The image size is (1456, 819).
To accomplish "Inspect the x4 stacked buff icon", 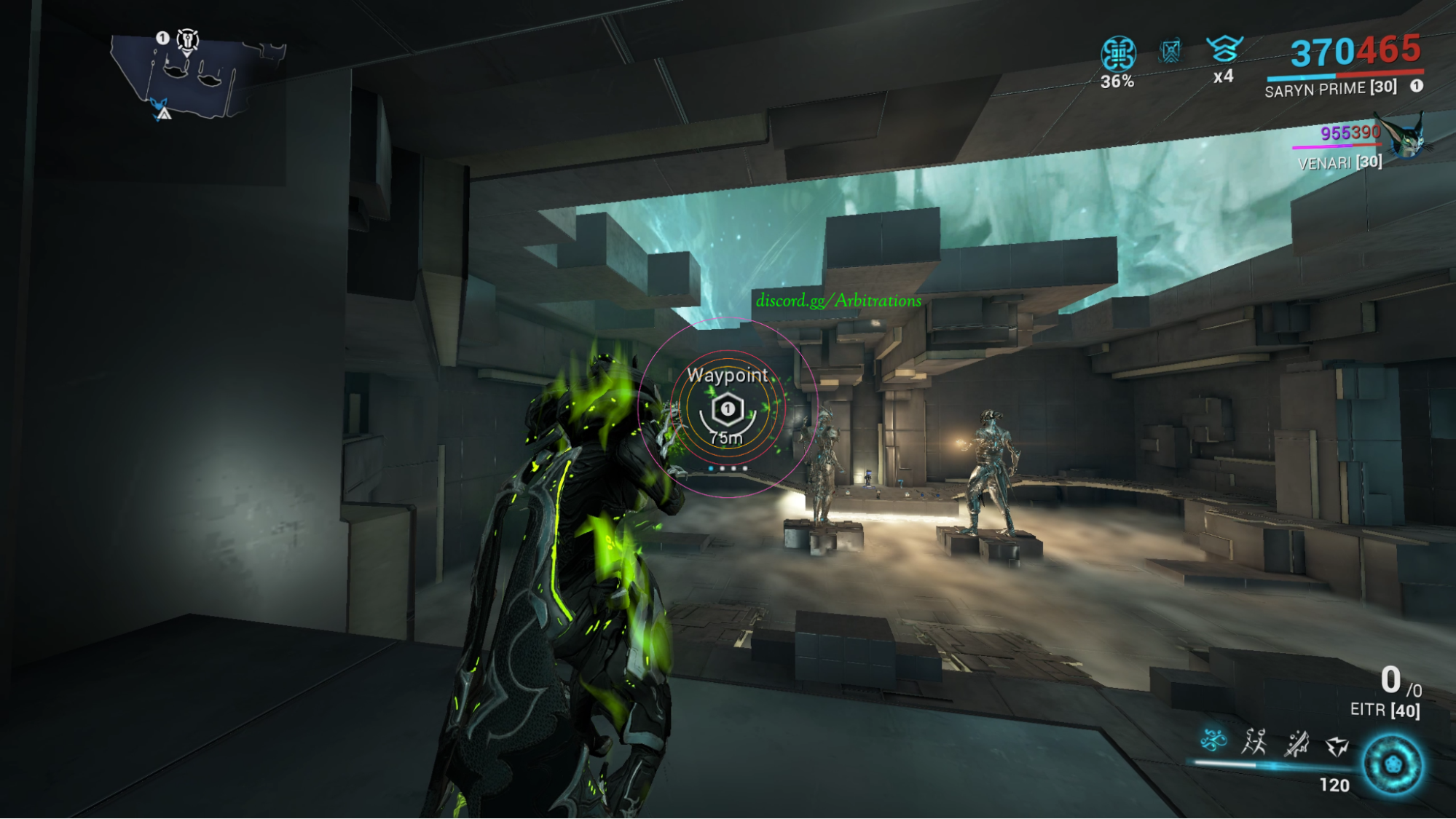I will 1224,50.
